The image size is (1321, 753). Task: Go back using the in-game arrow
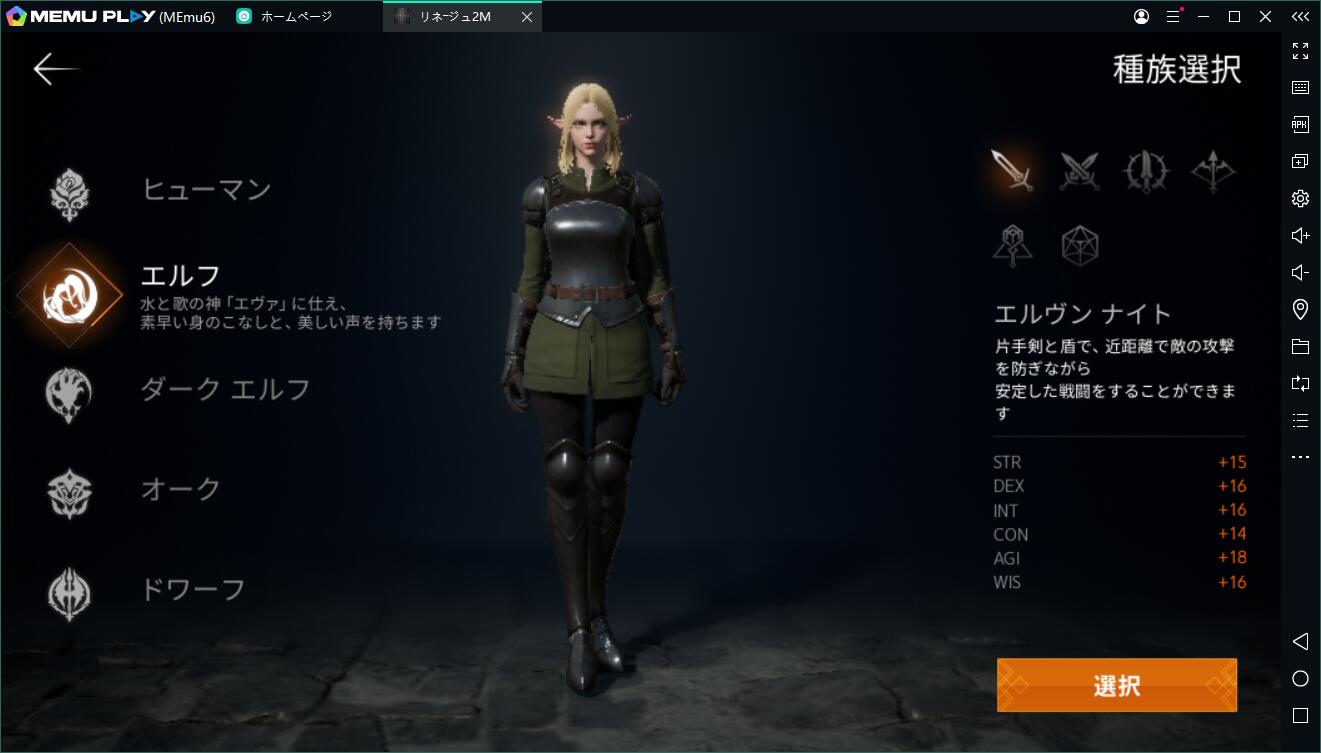coord(57,68)
